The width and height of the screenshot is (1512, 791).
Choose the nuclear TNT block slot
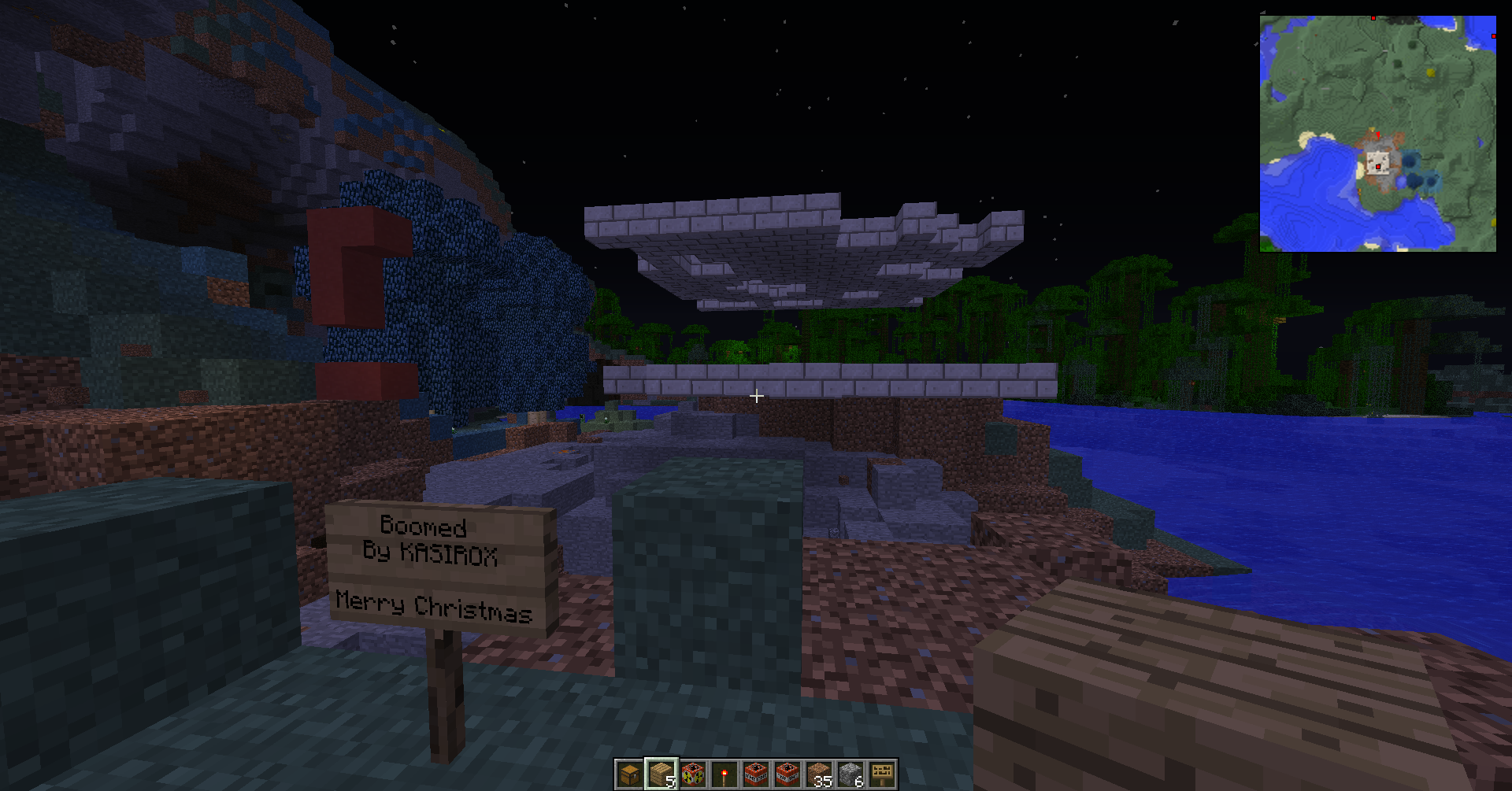(692, 774)
